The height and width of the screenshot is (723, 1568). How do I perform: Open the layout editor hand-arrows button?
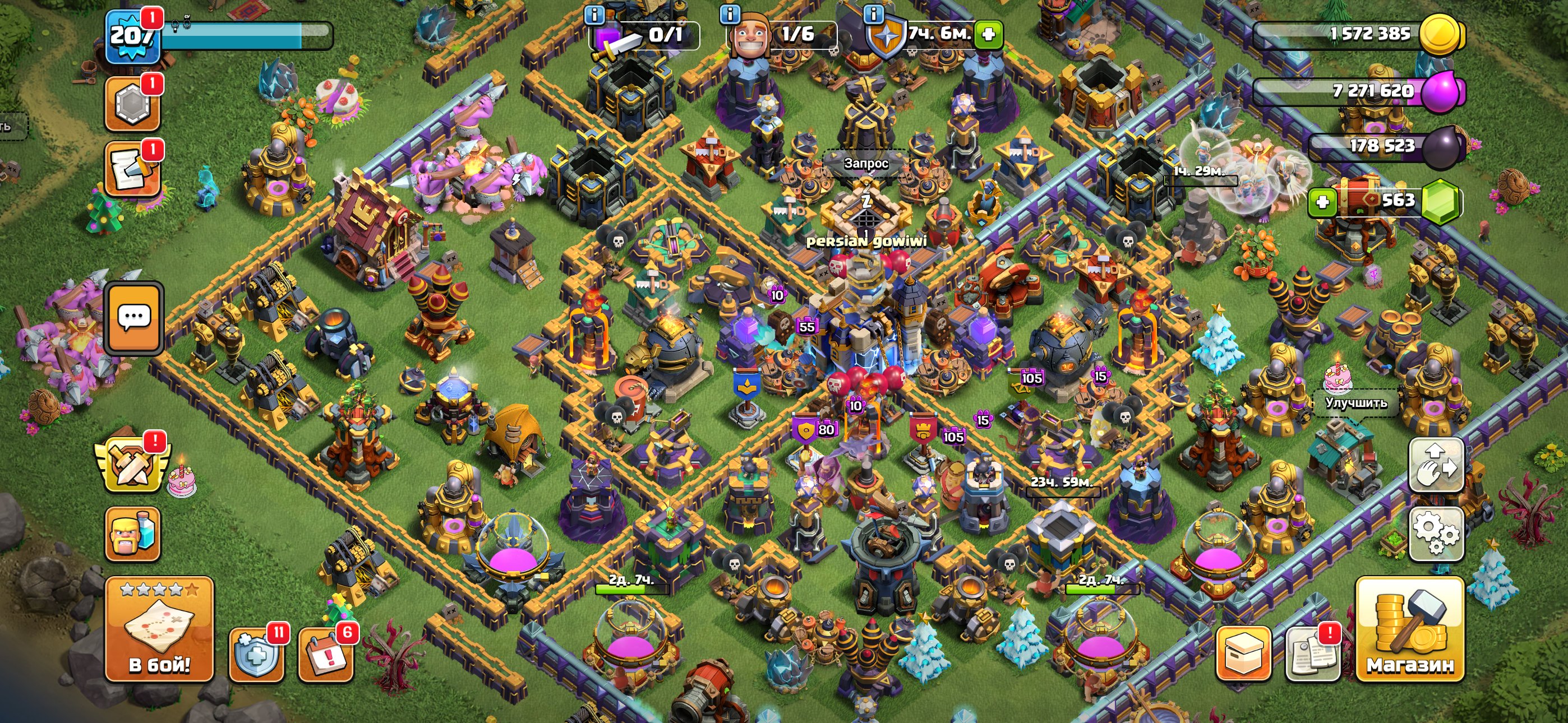[x=1436, y=466]
